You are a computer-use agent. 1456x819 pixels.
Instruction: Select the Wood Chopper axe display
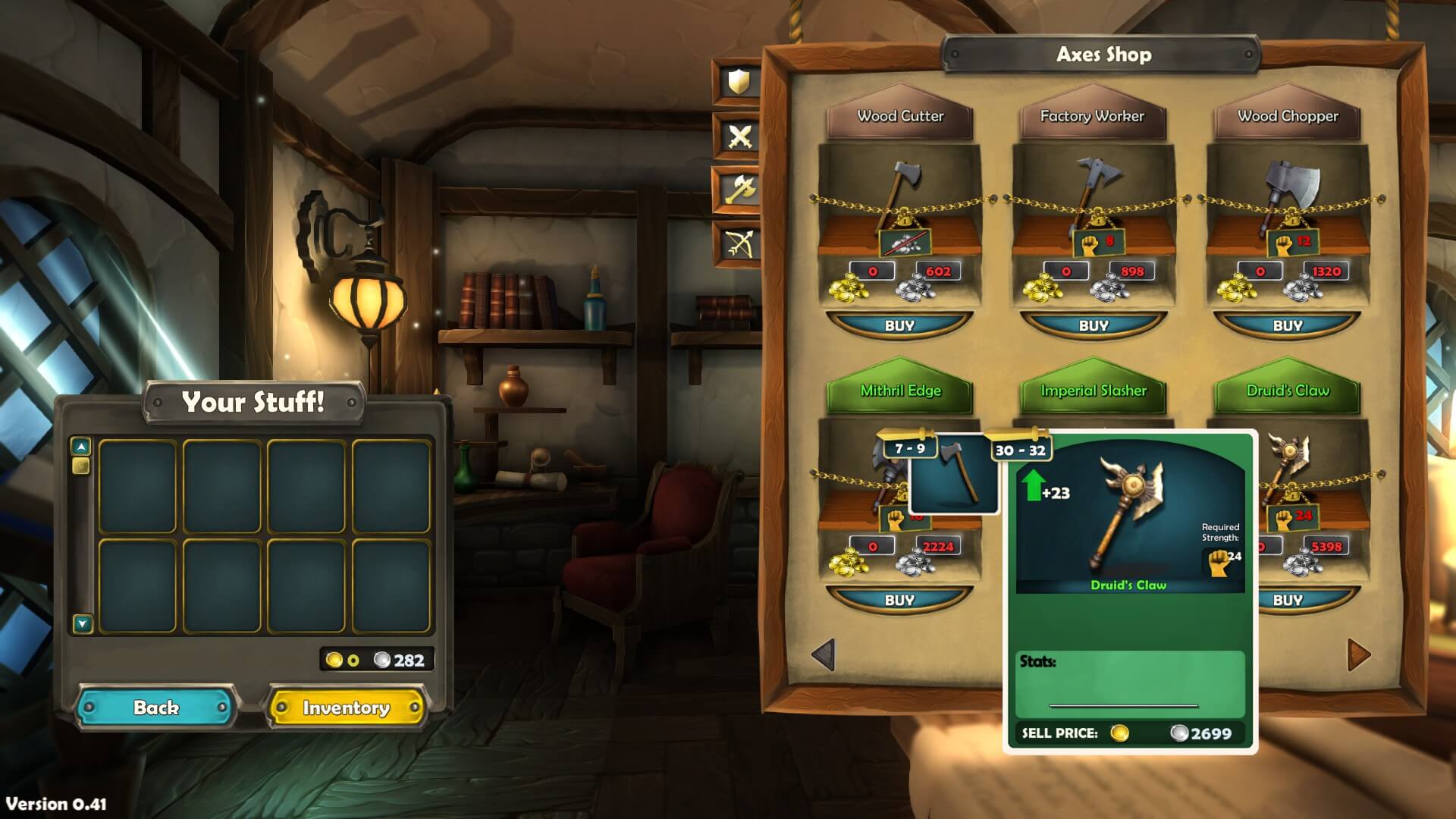coord(1288,199)
